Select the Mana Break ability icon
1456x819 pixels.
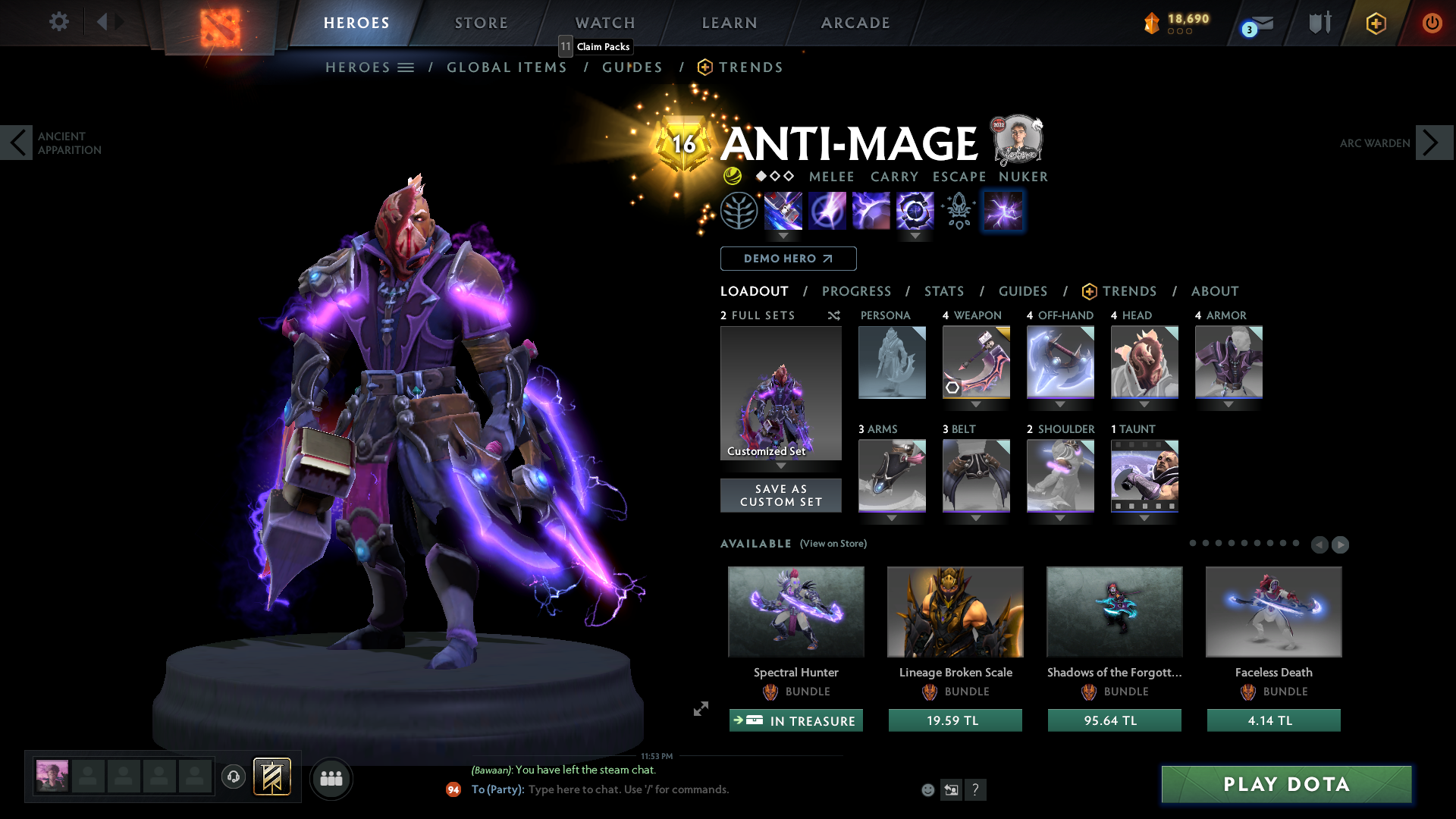click(783, 211)
